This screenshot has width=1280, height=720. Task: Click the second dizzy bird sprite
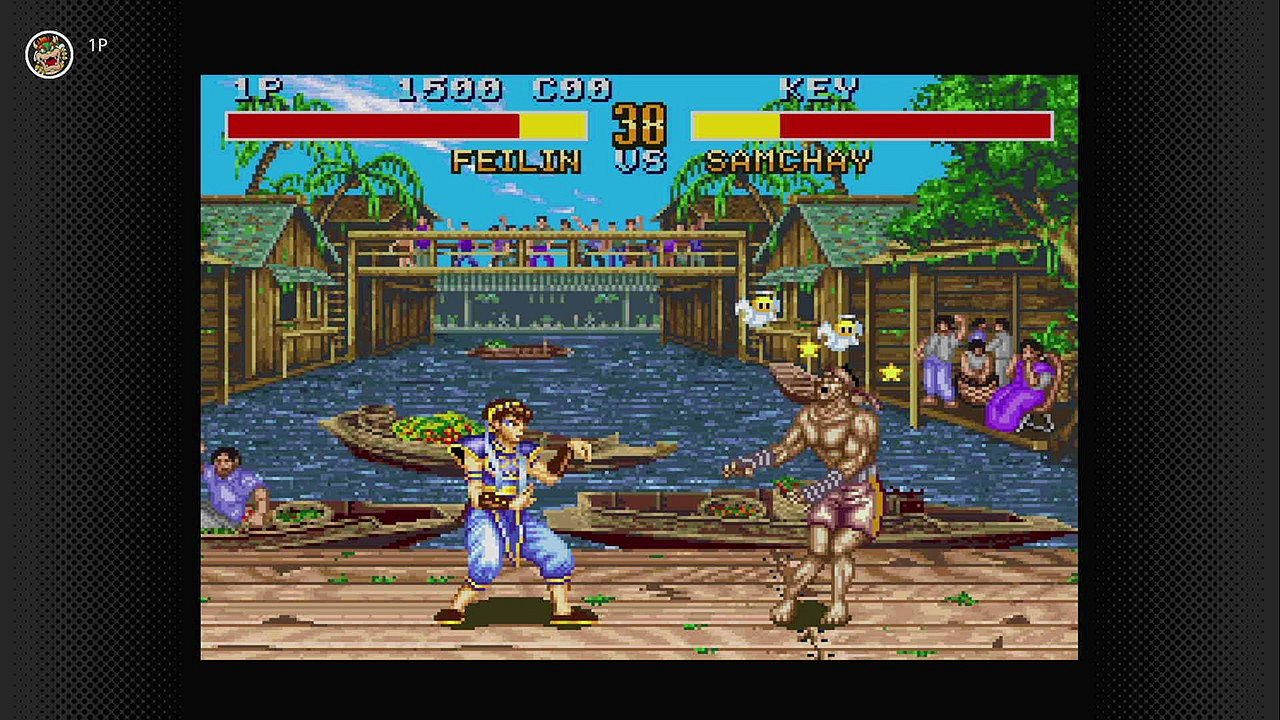843,330
